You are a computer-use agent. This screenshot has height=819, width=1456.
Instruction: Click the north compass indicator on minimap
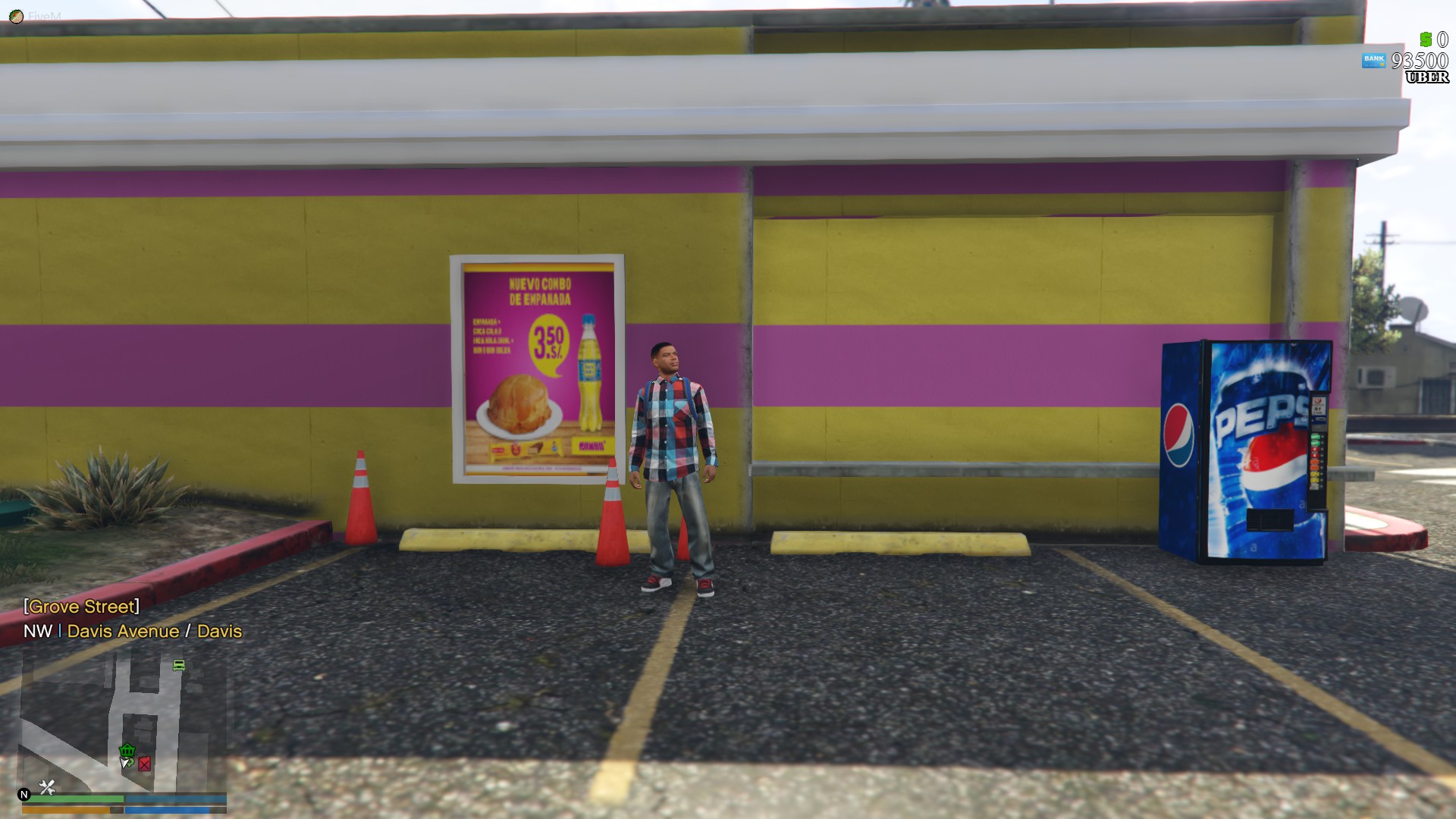tap(25, 794)
